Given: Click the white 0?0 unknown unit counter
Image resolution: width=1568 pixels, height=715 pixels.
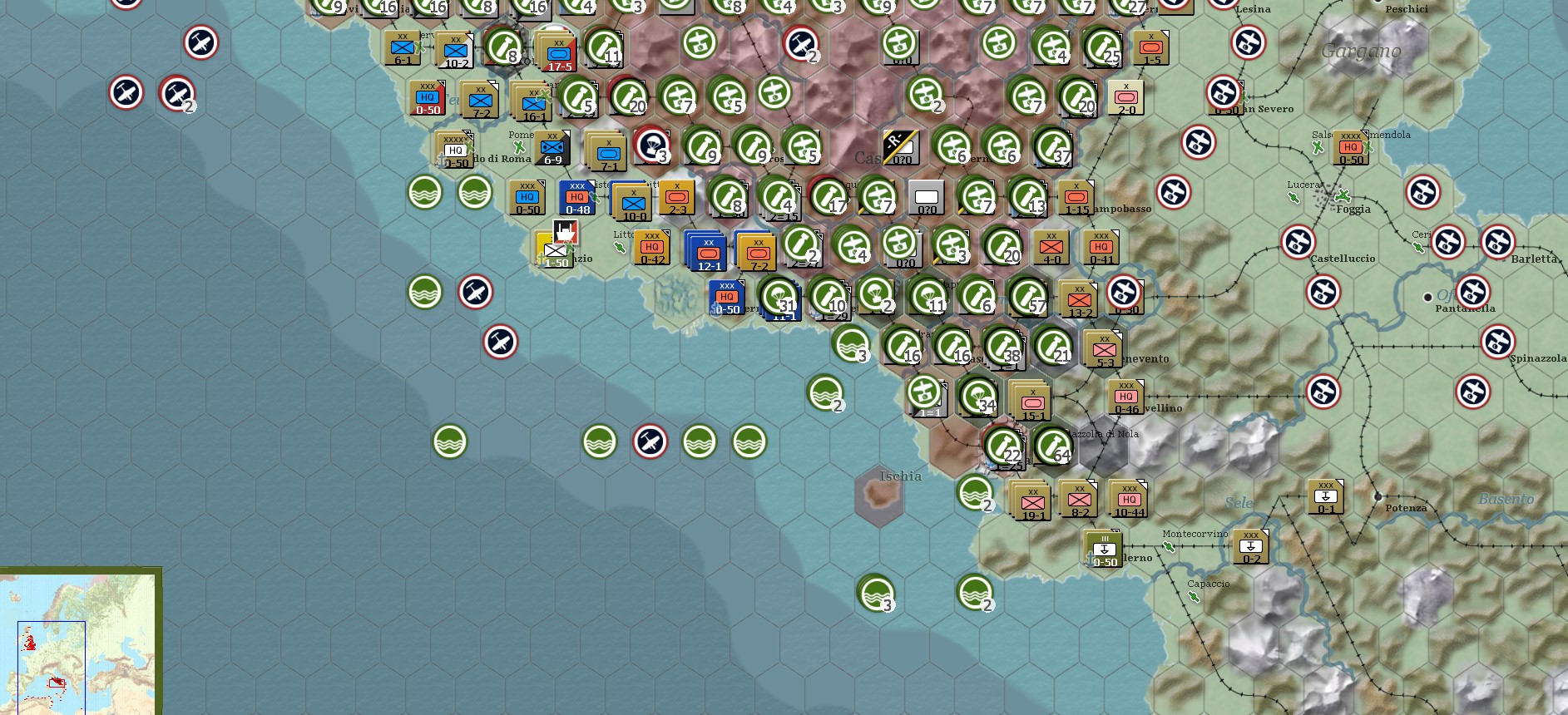Looking at the screenshot, I should tap(926, 198).
